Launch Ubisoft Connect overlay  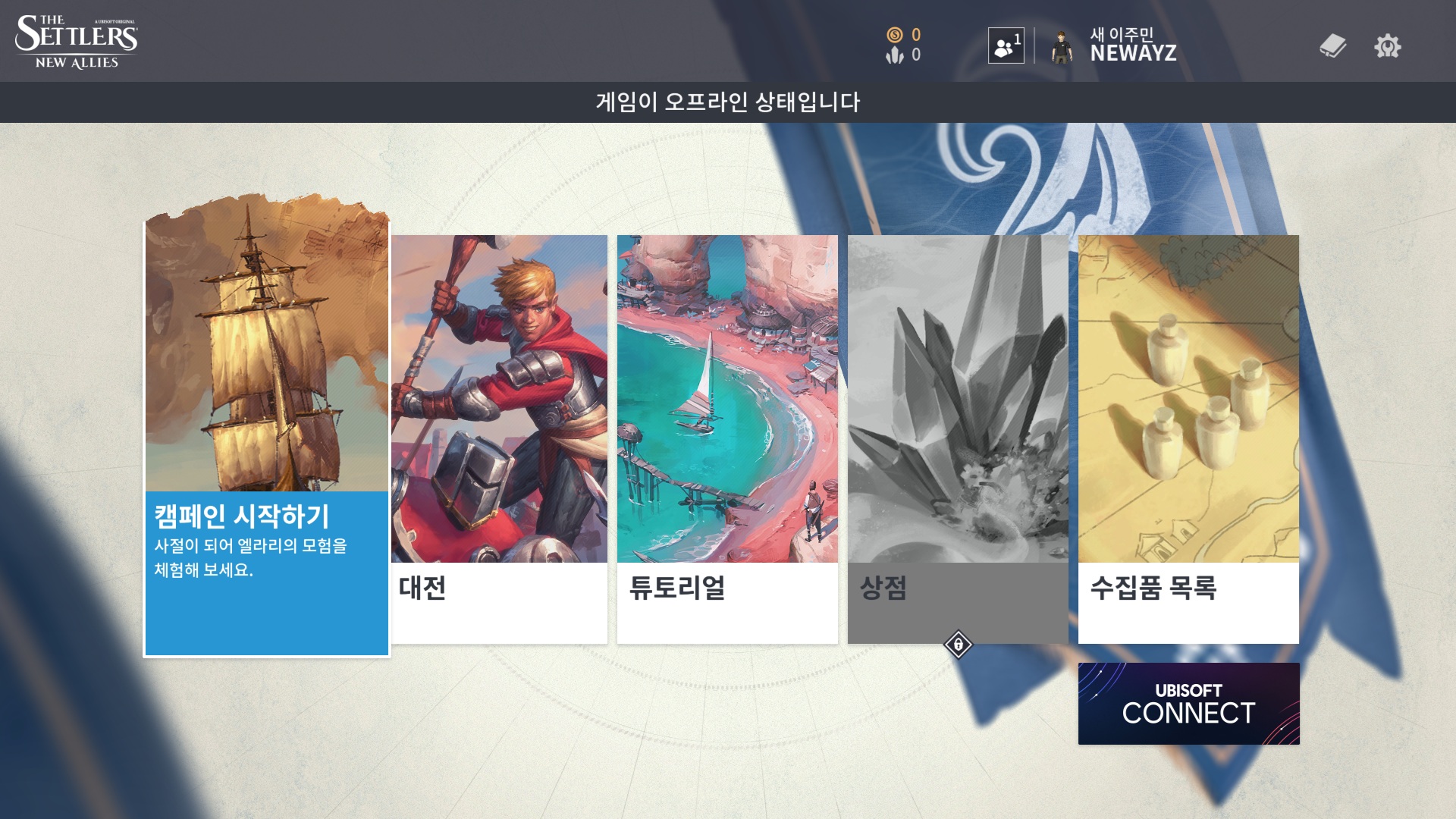[x=1188, y=703]
